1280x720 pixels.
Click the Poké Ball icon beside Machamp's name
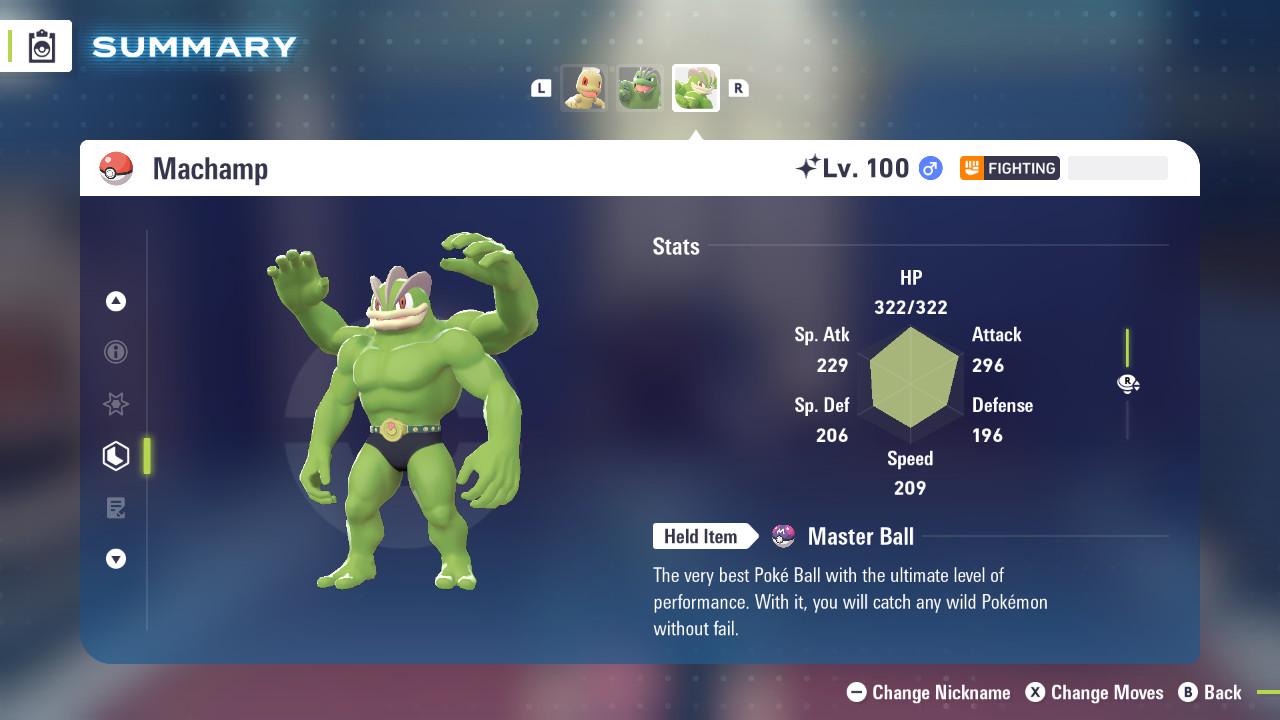point(117,167)
